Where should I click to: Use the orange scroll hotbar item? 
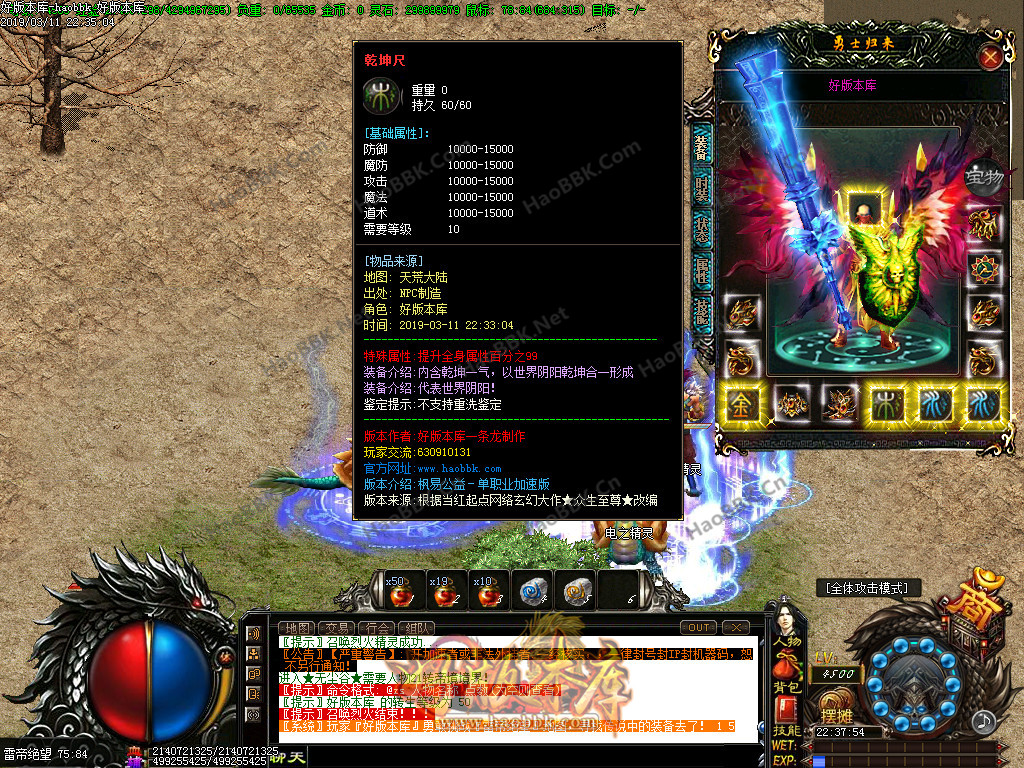[577, 591]
